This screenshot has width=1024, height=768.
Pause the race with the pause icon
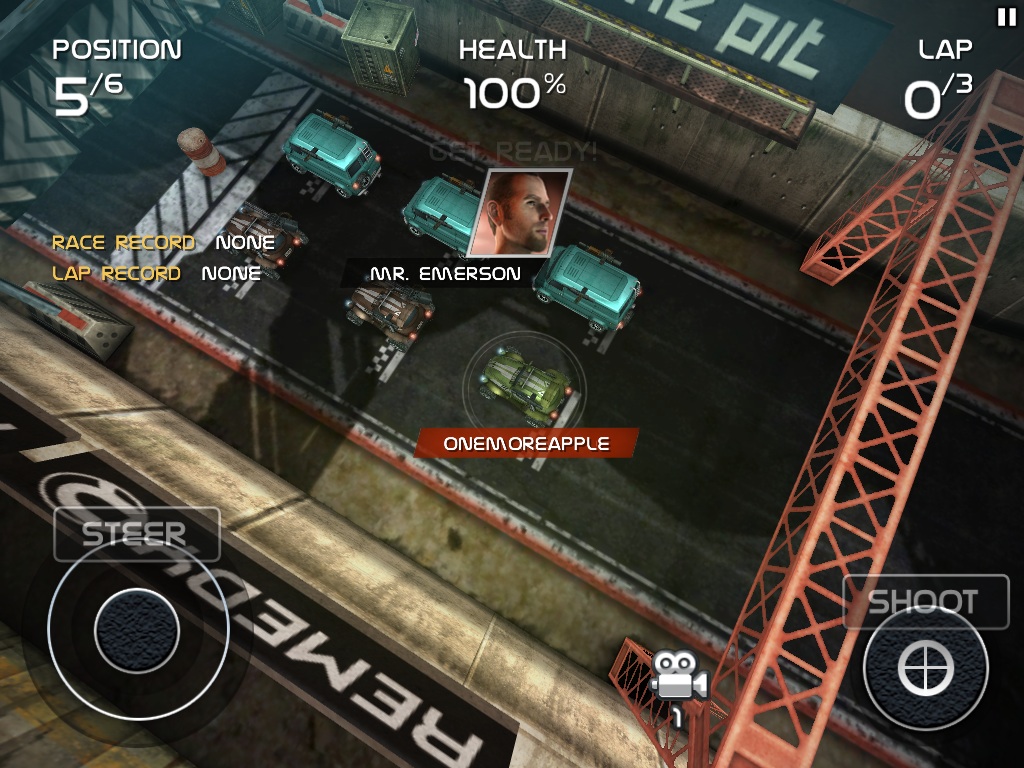click(x=1005, y=16)
